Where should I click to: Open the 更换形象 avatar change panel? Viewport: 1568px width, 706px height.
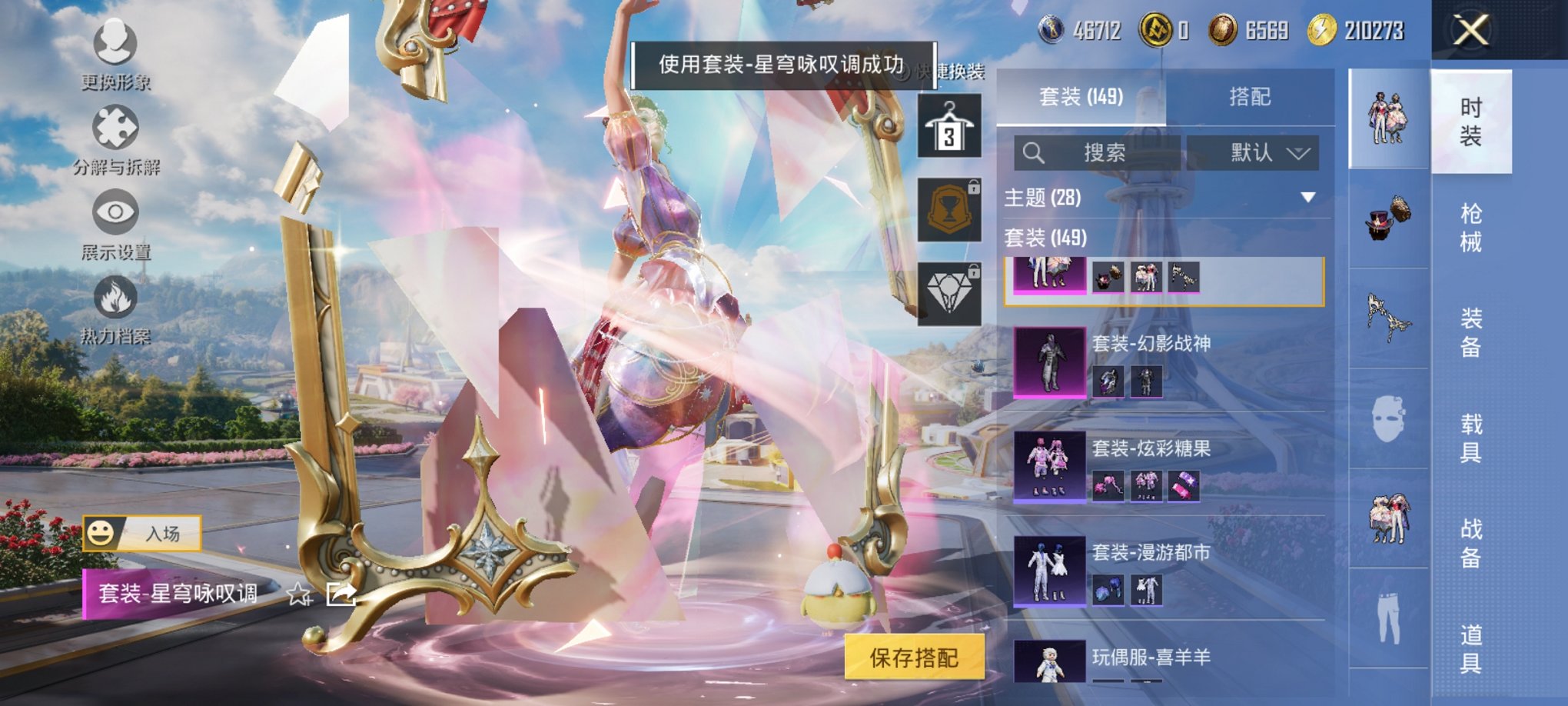point(114,46)
